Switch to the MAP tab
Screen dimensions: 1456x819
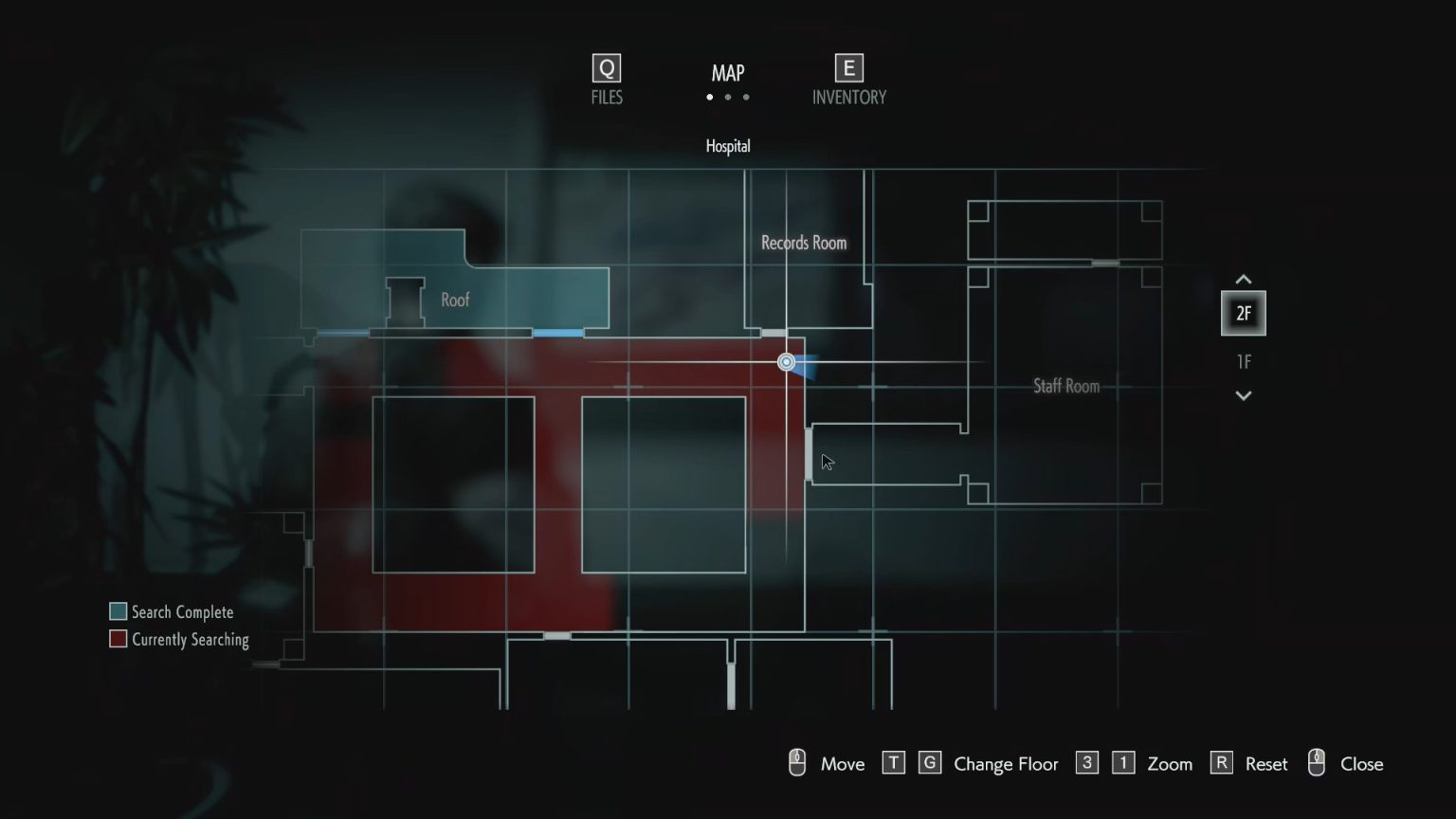[728, 73]
